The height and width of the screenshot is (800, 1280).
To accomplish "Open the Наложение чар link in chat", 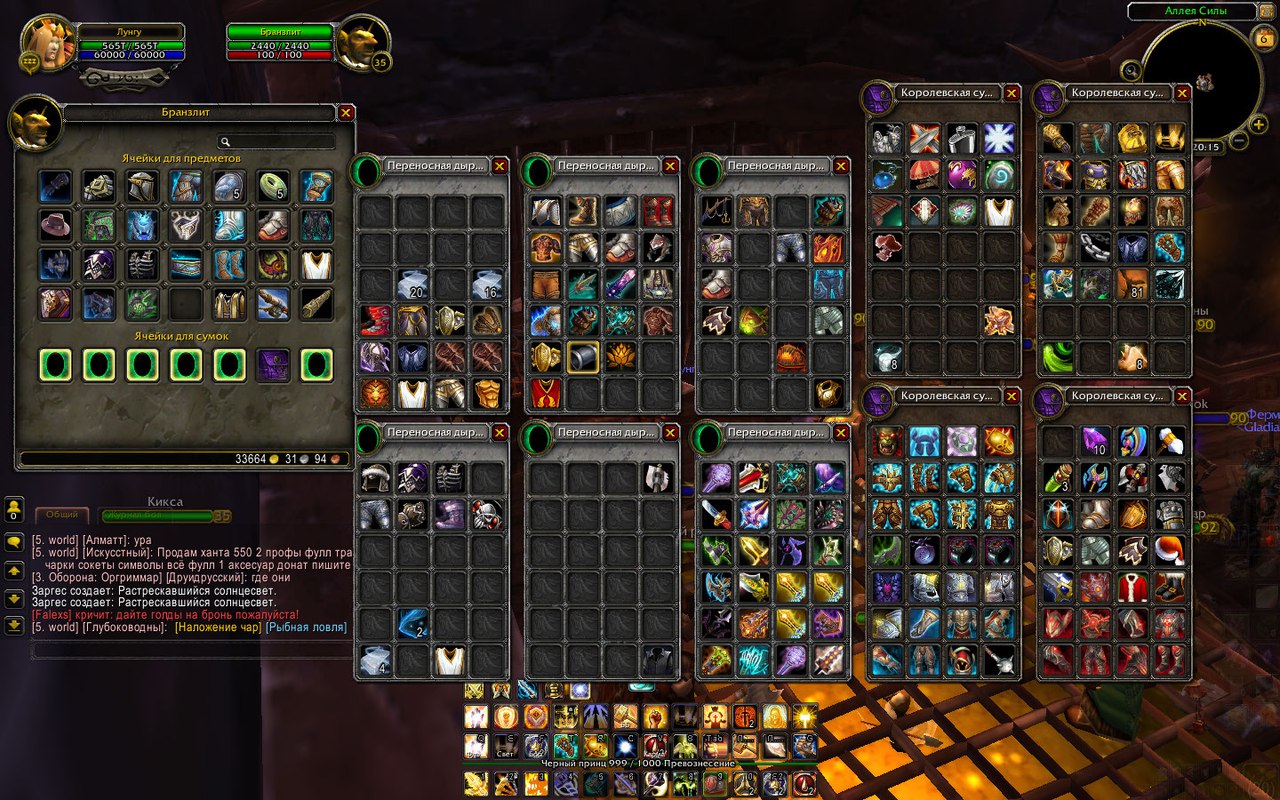I will 218,627.
